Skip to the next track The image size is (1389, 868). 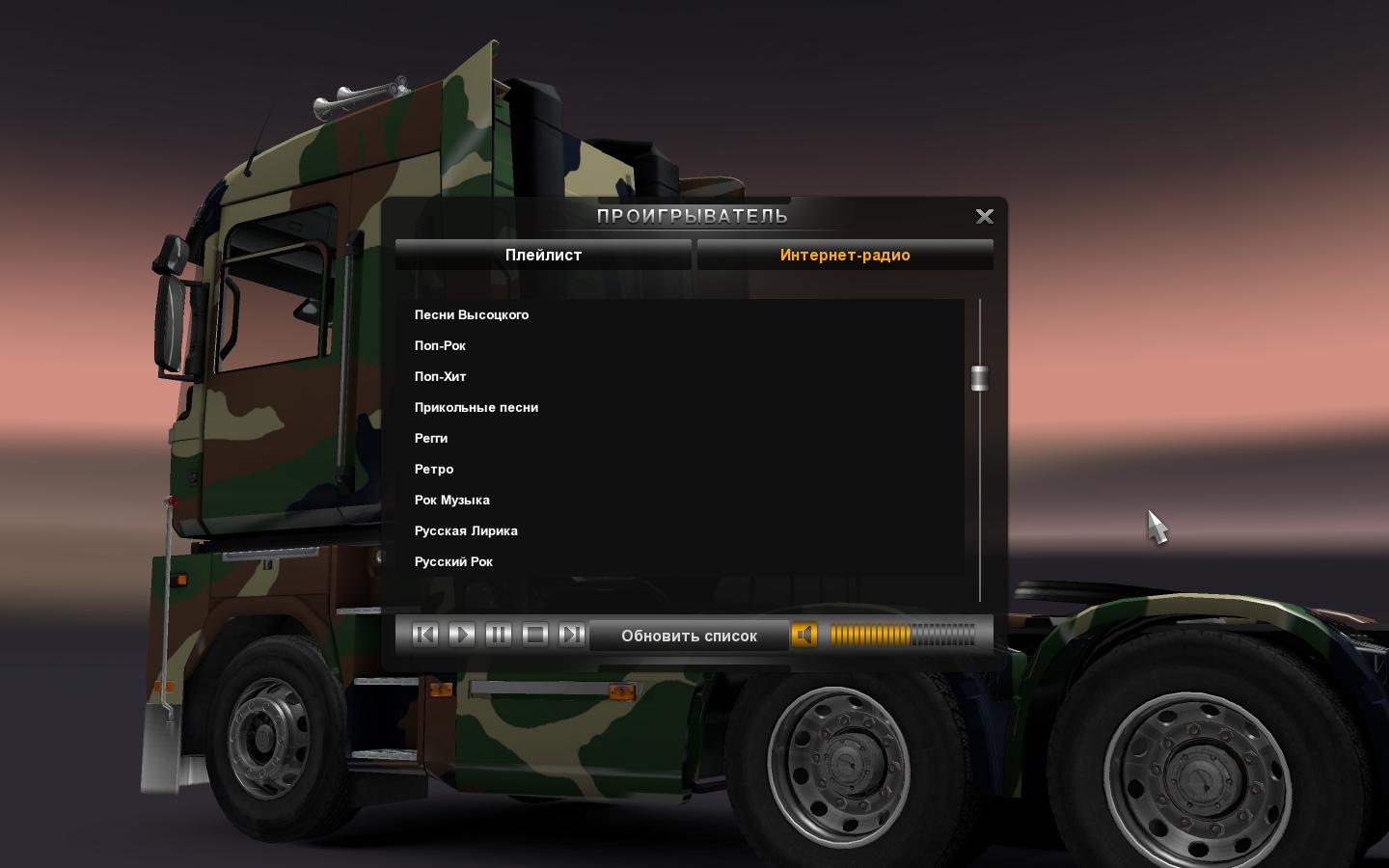click(572, 635)
